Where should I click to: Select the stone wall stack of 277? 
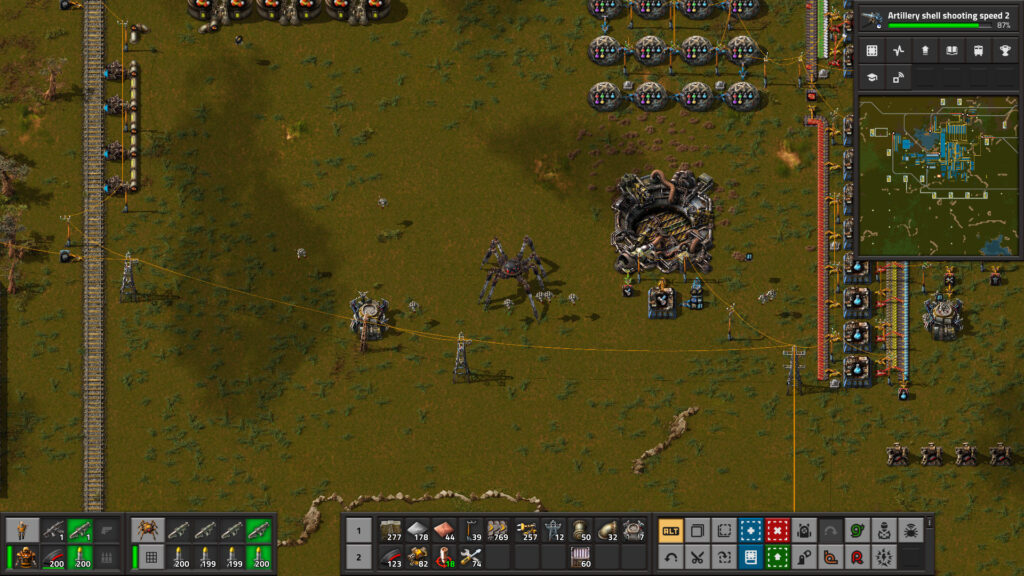[391, 530]
